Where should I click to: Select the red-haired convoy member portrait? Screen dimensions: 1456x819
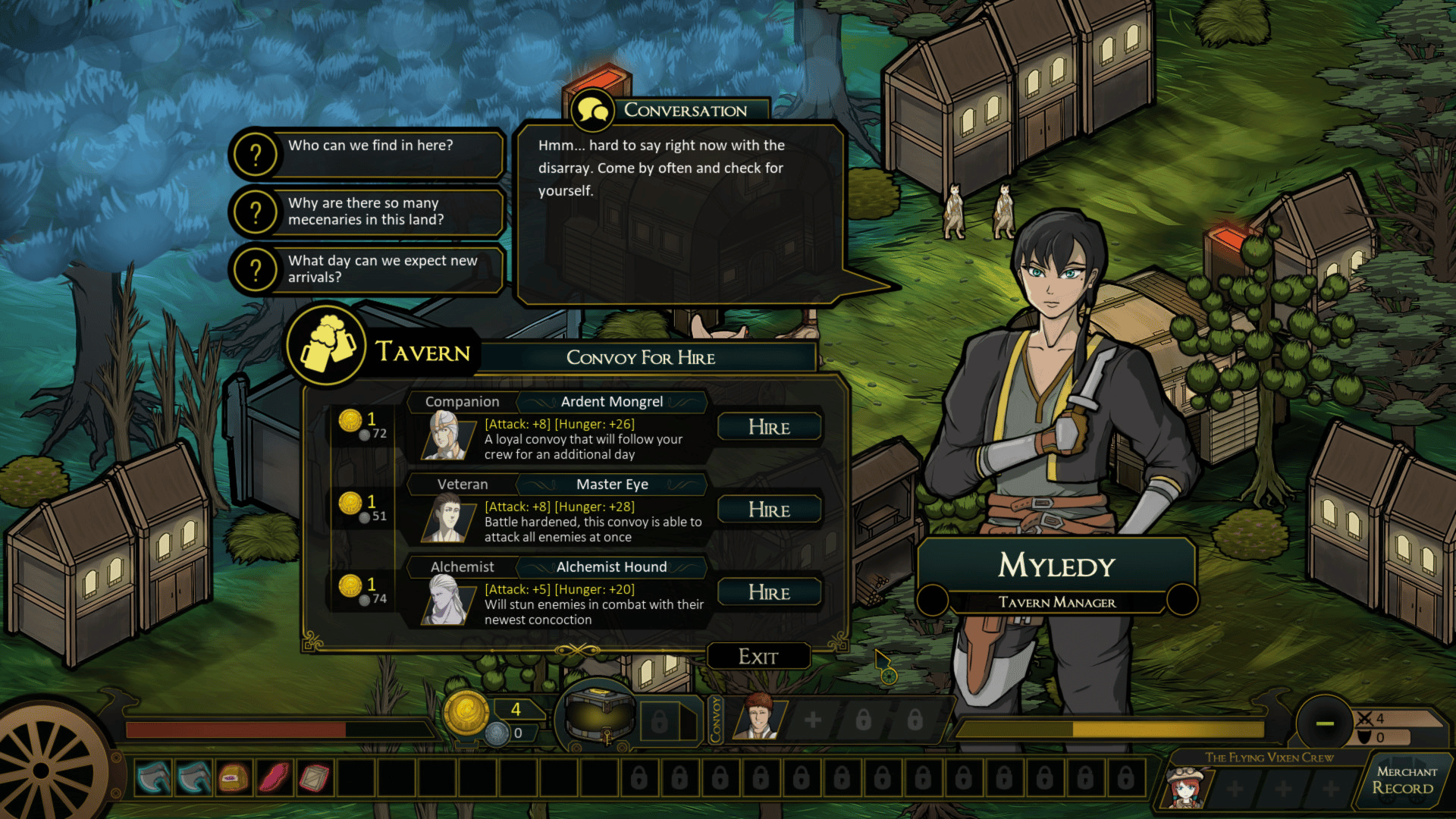point(758,717)
